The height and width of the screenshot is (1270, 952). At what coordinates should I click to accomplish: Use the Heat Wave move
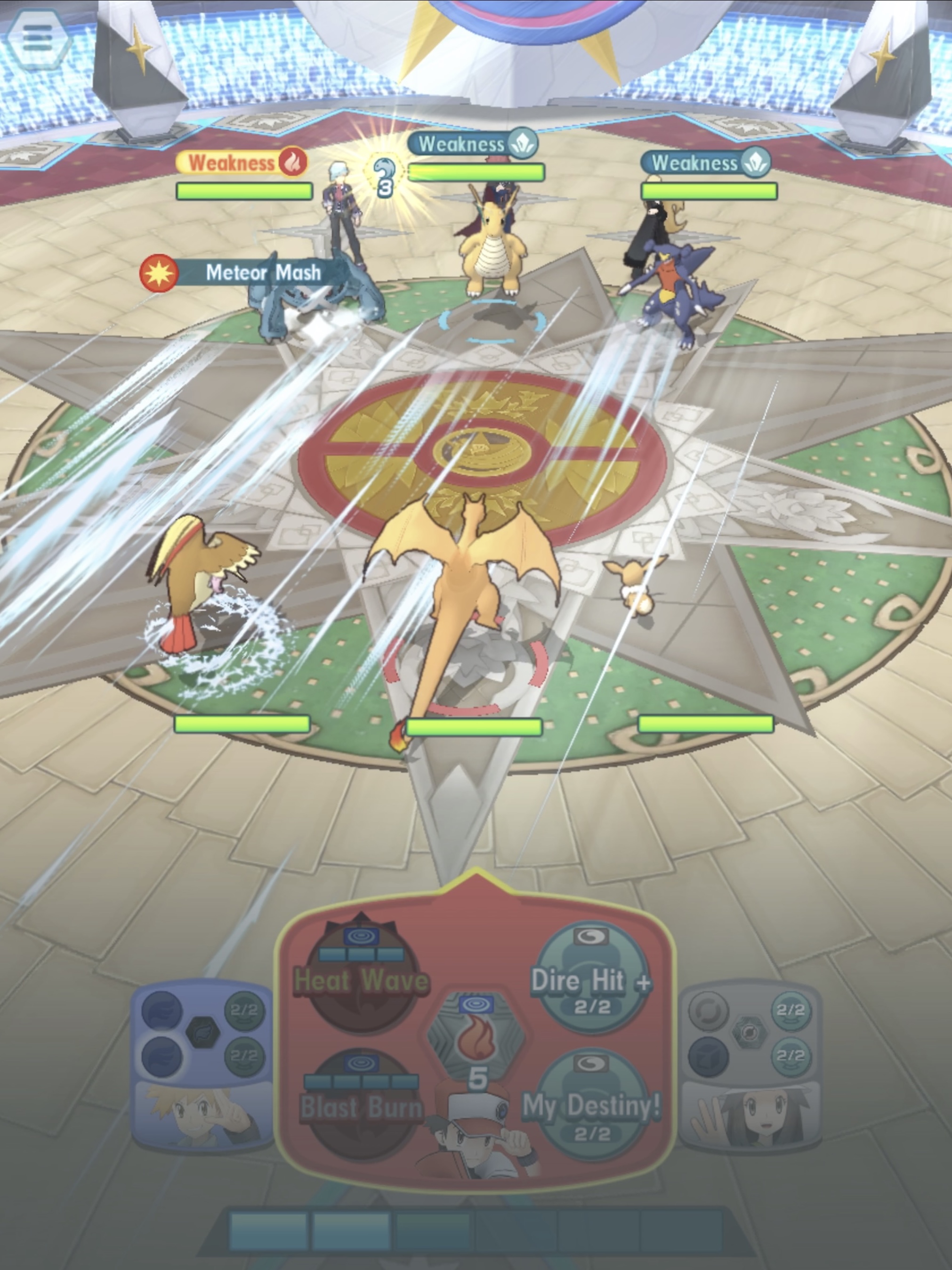pos(362,979)
